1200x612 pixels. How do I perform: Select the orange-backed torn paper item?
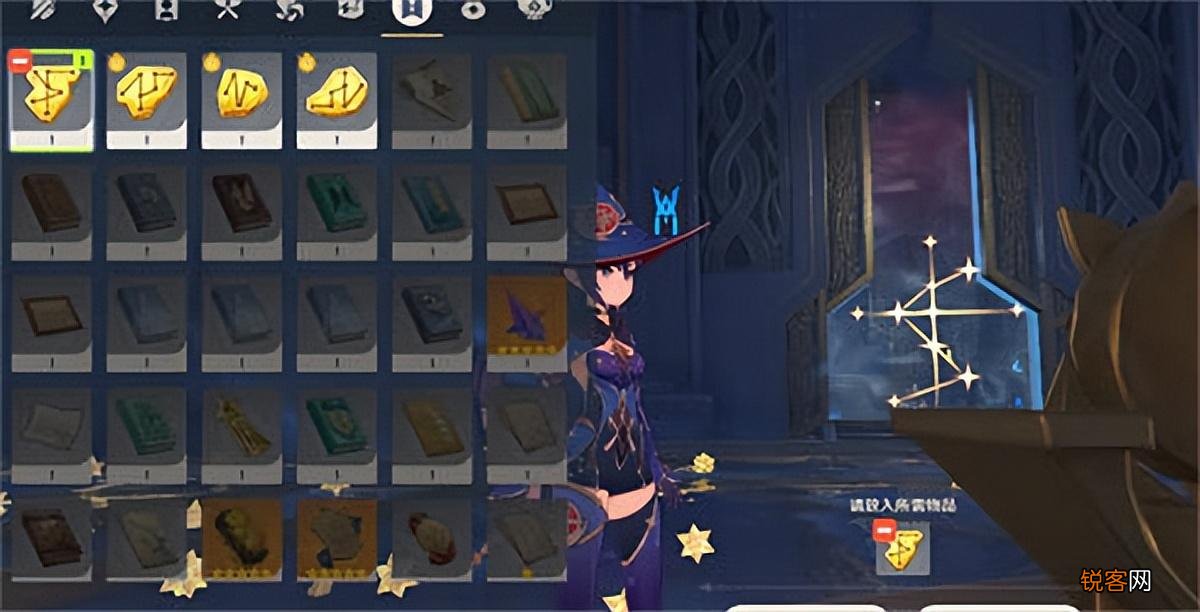(x=336, y=539)
